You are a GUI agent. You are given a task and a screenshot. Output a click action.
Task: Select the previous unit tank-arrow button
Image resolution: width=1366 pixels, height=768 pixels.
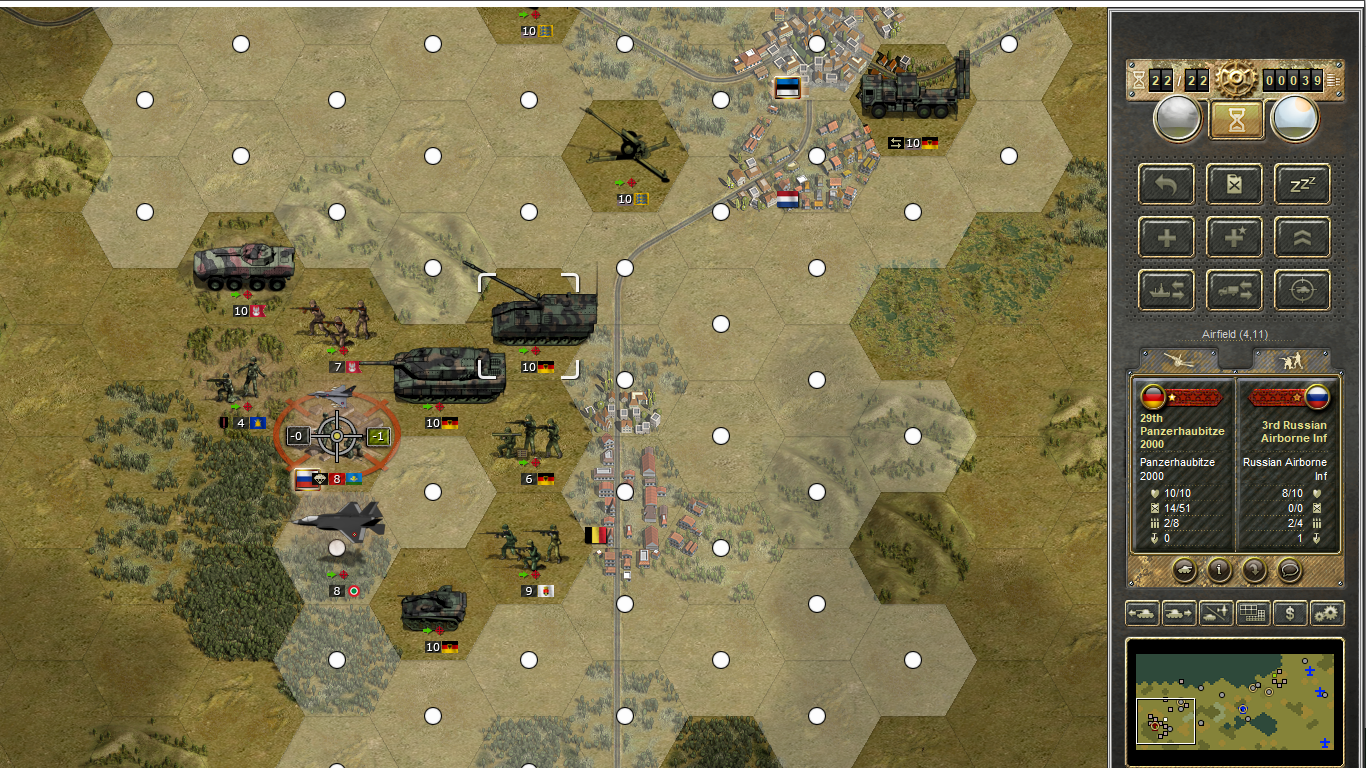1142,613
